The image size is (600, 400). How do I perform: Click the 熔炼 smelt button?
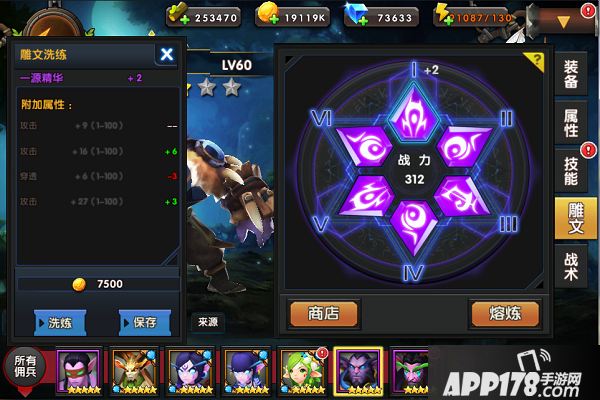click(504, 313)
